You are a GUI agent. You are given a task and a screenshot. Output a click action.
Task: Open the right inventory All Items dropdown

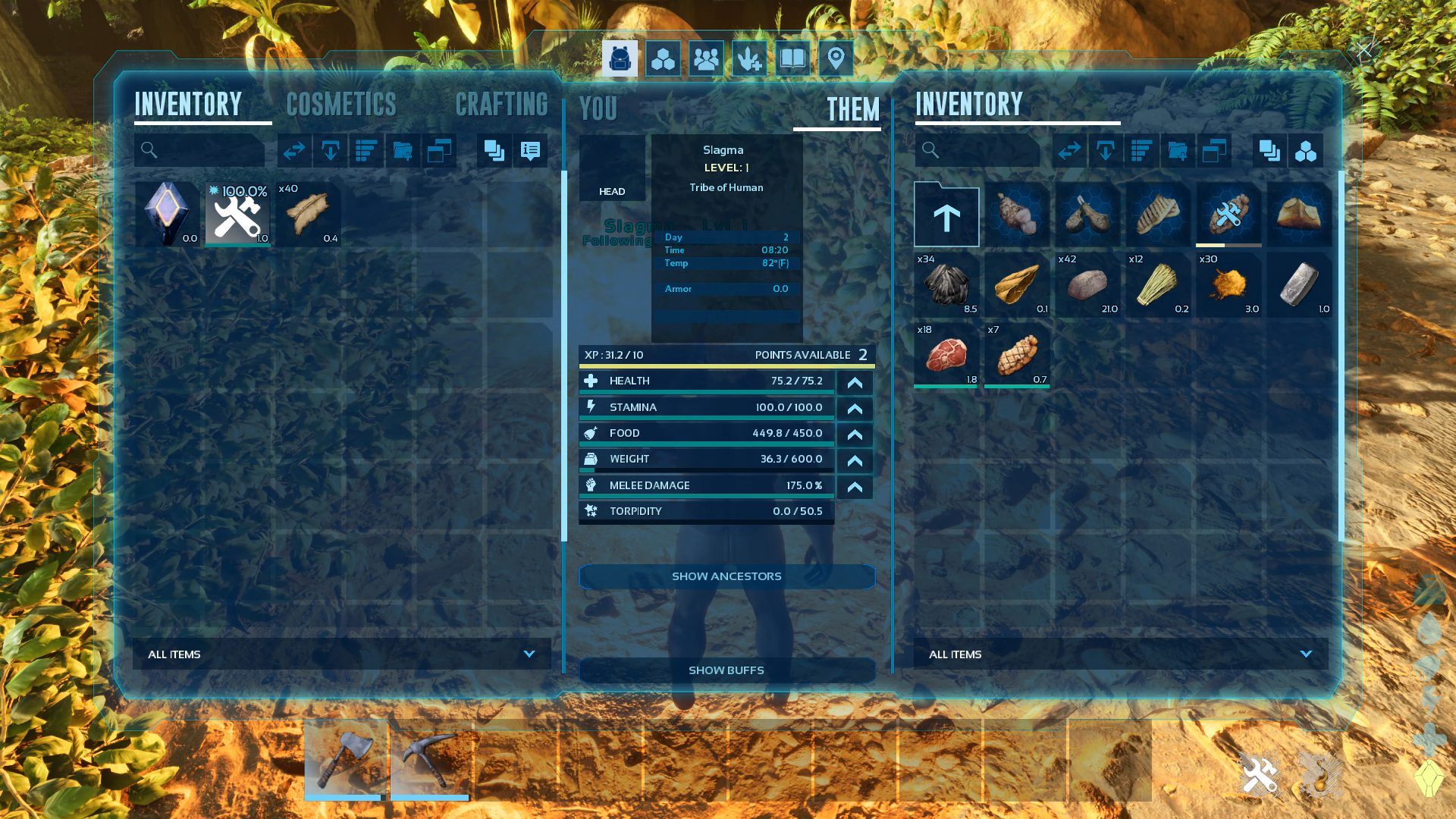coord(1121,654)
